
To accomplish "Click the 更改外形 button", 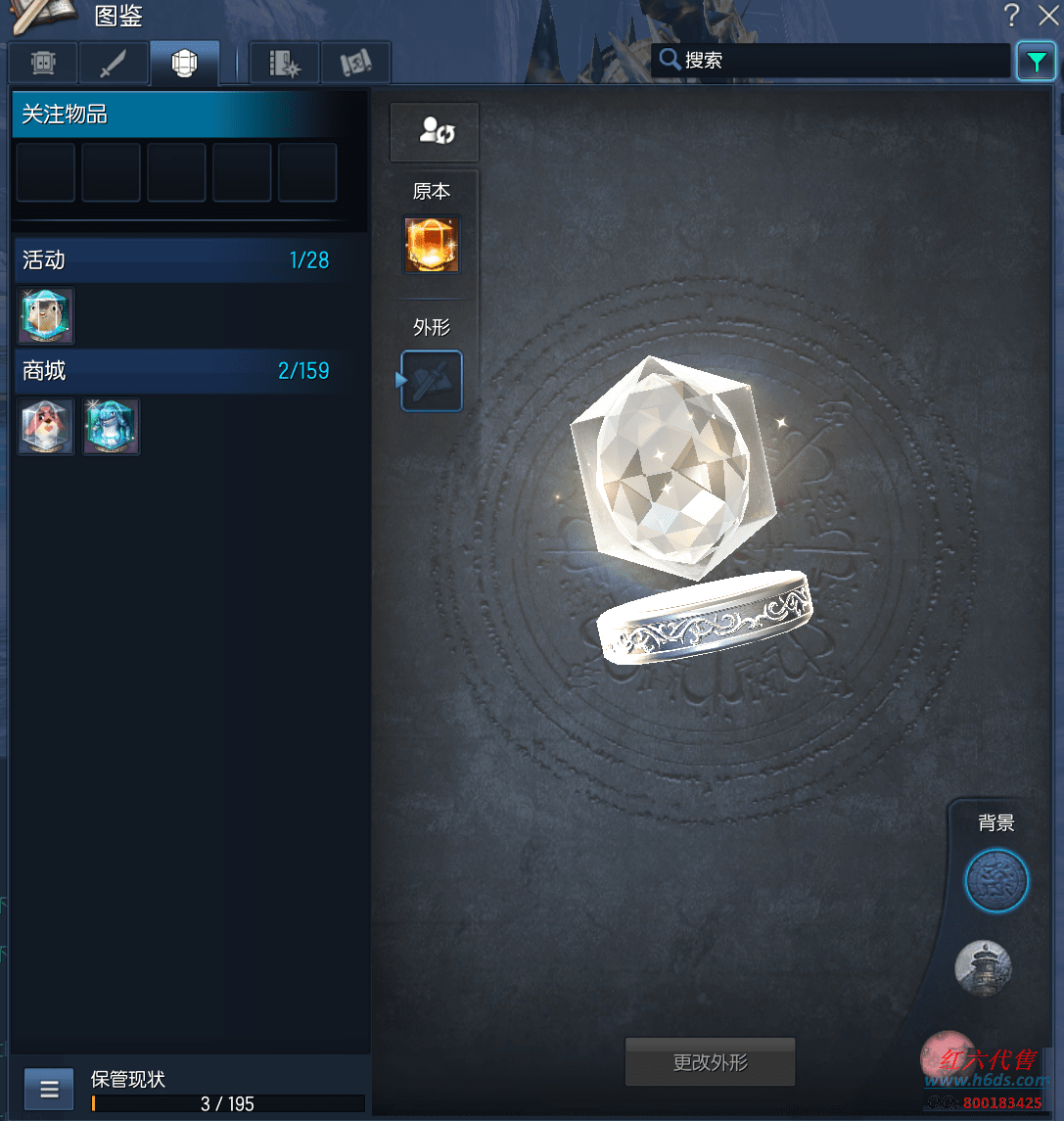I will [710, 1062].
